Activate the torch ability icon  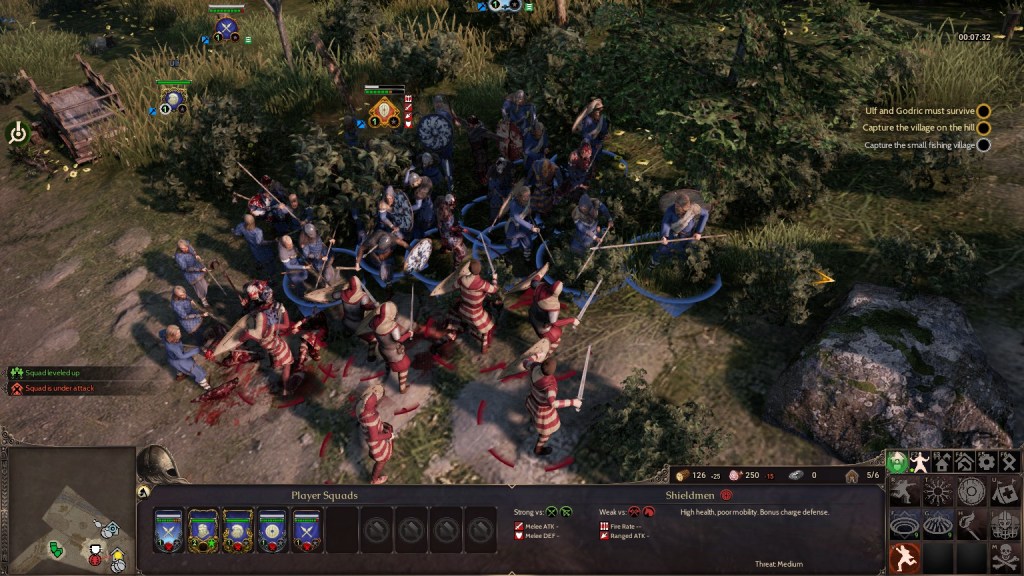971,524
